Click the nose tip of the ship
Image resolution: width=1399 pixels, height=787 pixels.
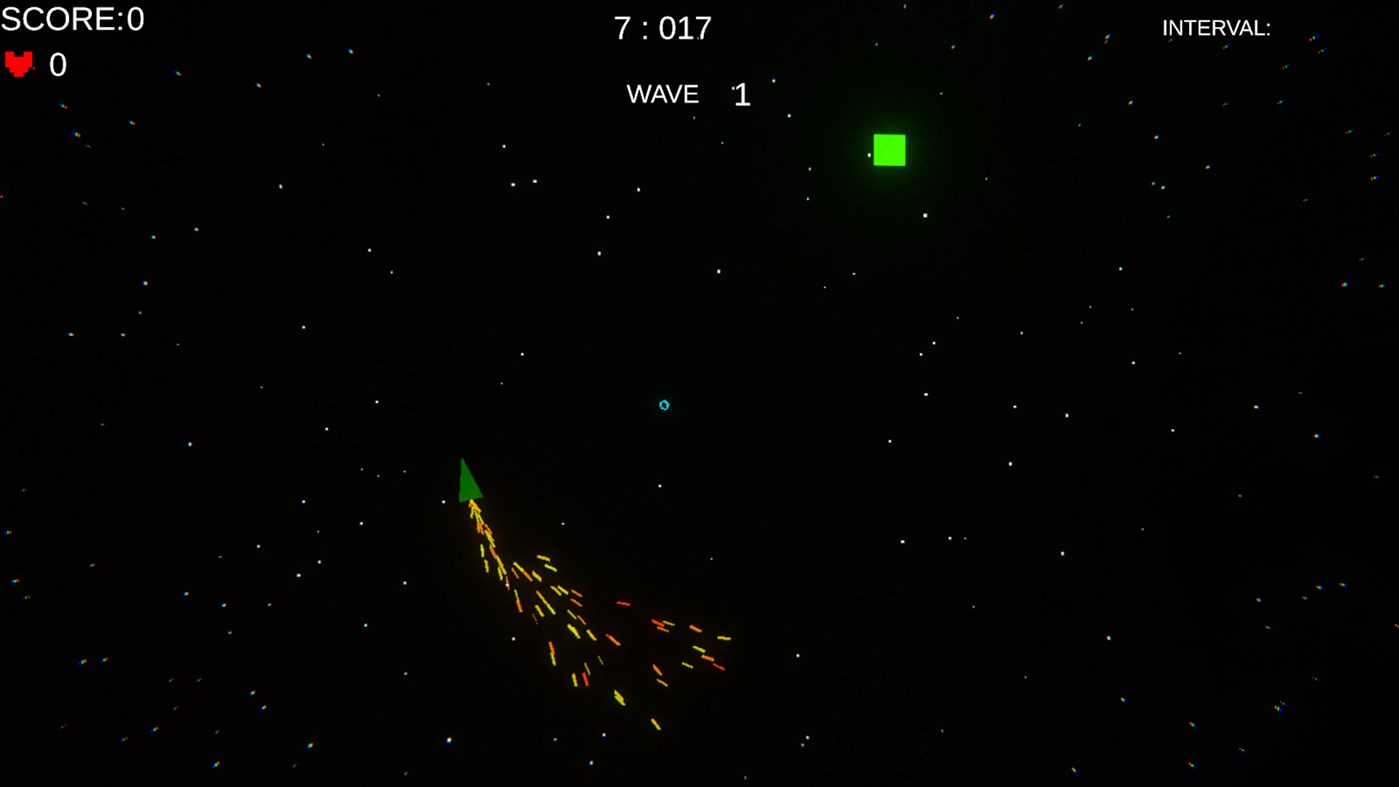click(463, 459)
